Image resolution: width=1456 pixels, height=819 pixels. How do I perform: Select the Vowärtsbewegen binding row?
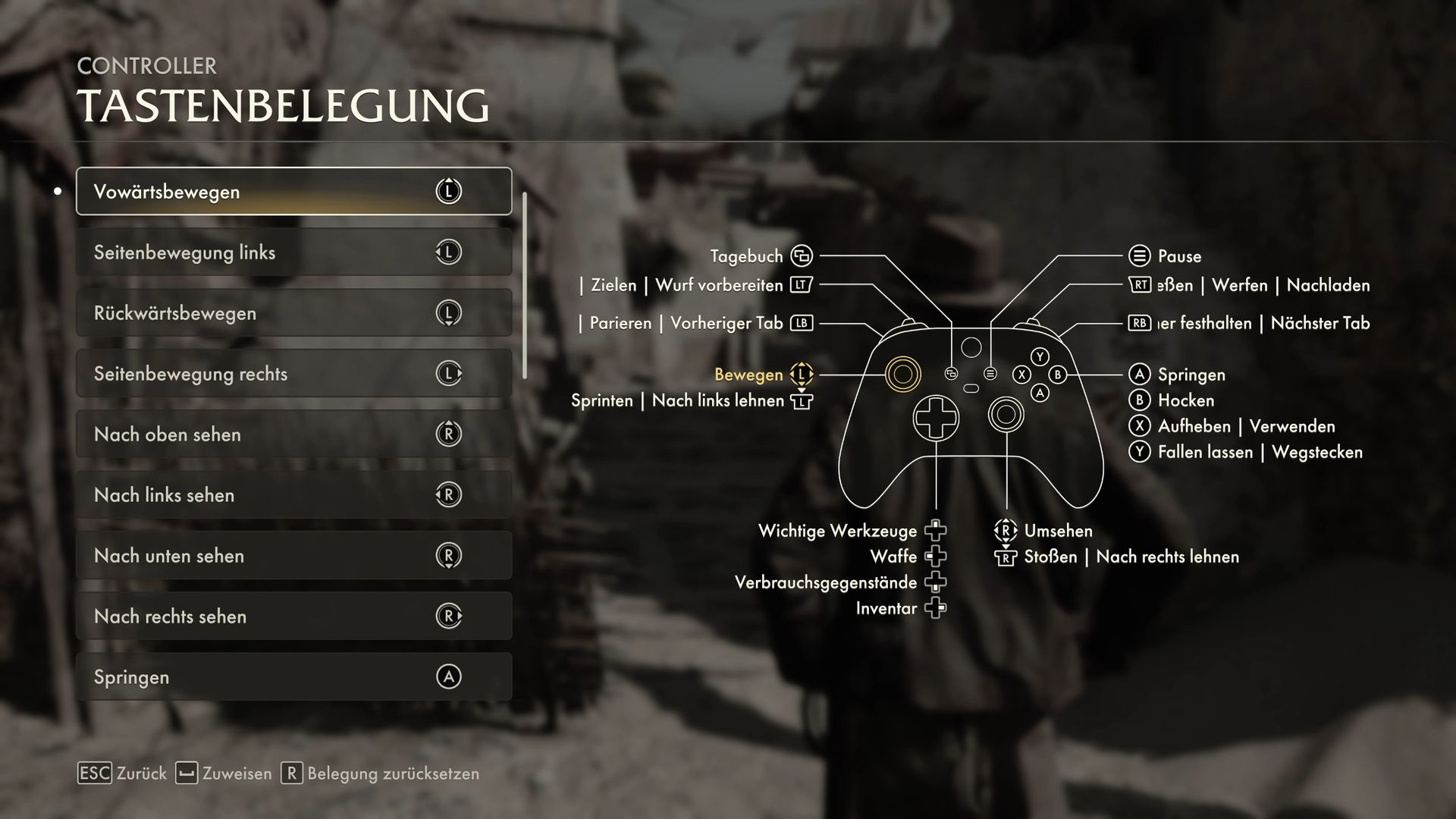tap(293, 191)
